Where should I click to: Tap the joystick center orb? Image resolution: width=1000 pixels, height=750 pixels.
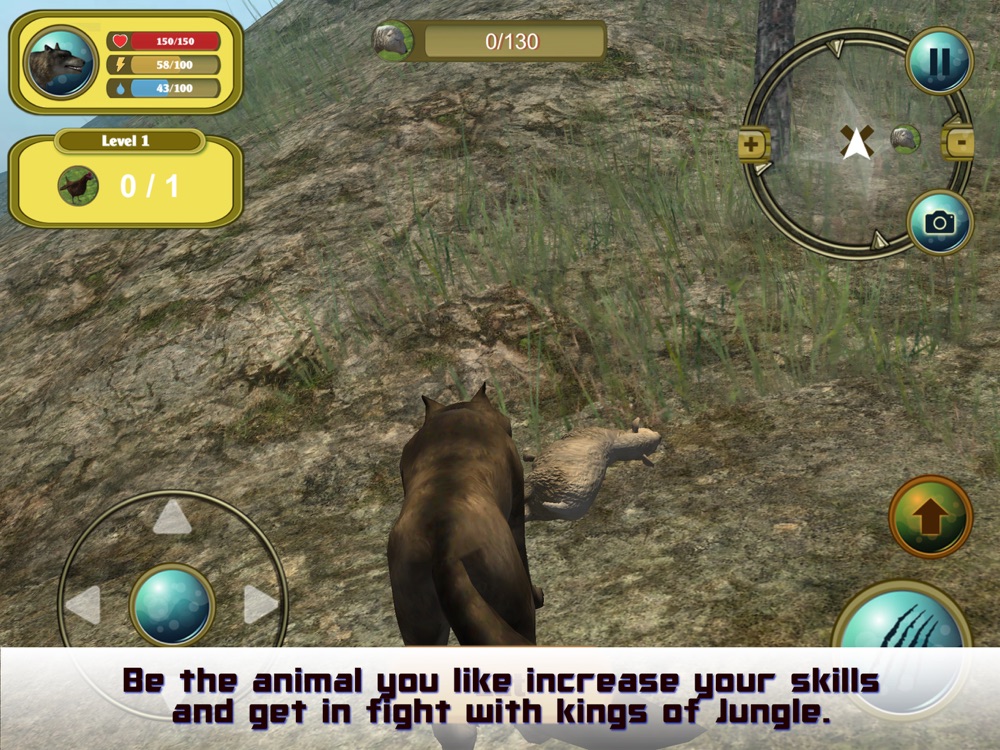pos(172,605)
